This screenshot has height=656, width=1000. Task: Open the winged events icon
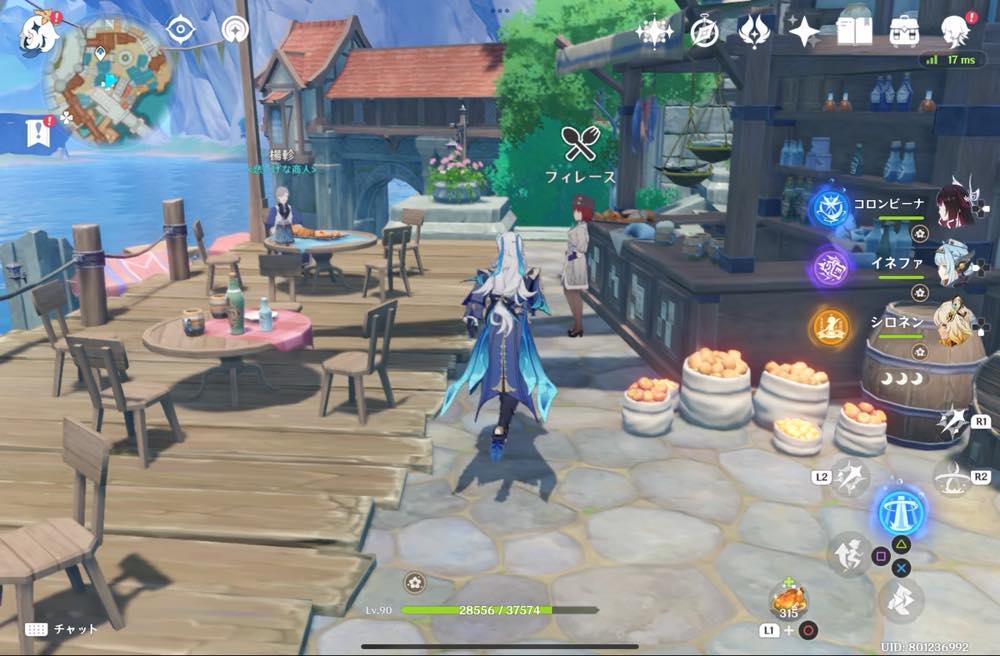[x=754, y=32]
